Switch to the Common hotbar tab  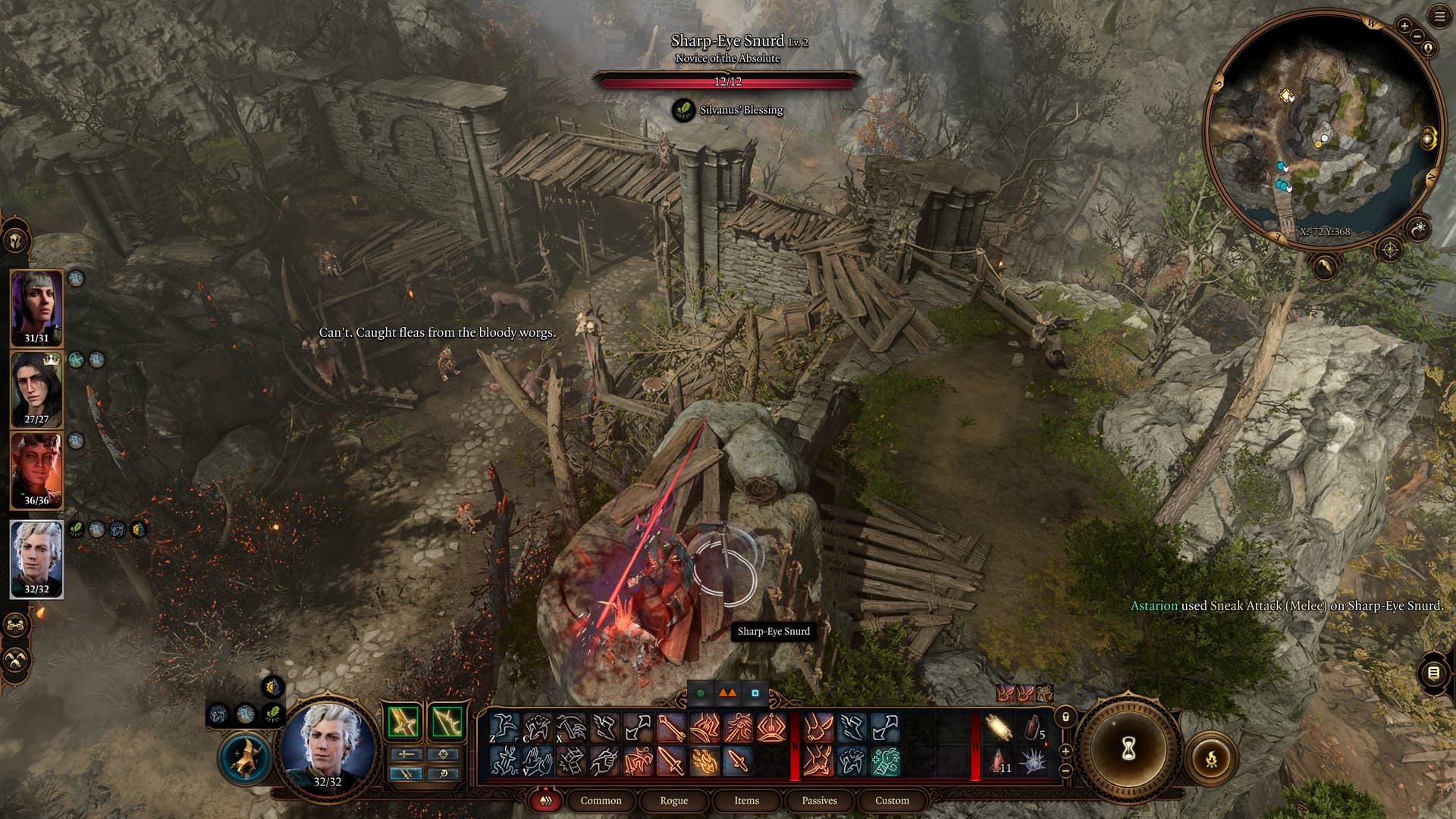click(601, 800)
